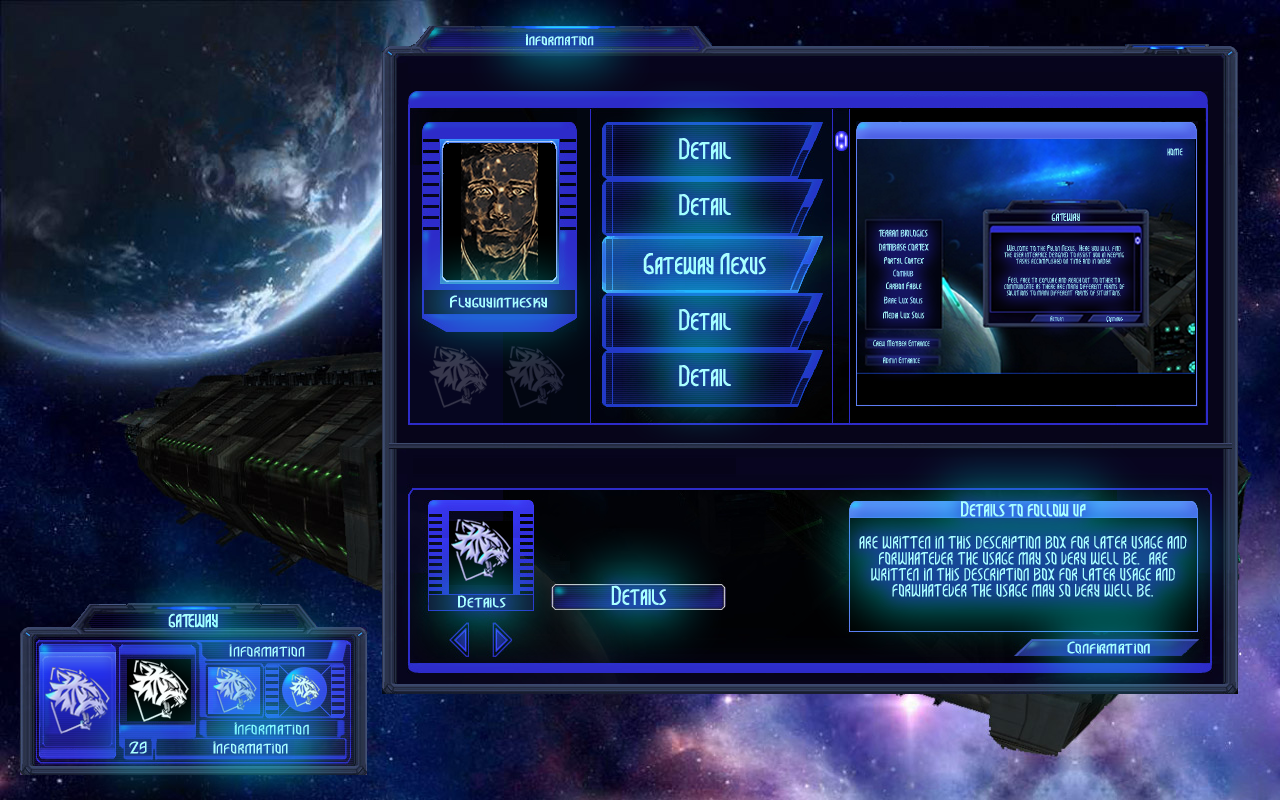This screenshot has width=1280, height=800.
Task: Switch to the Information tab header
Action: point(559,41)
